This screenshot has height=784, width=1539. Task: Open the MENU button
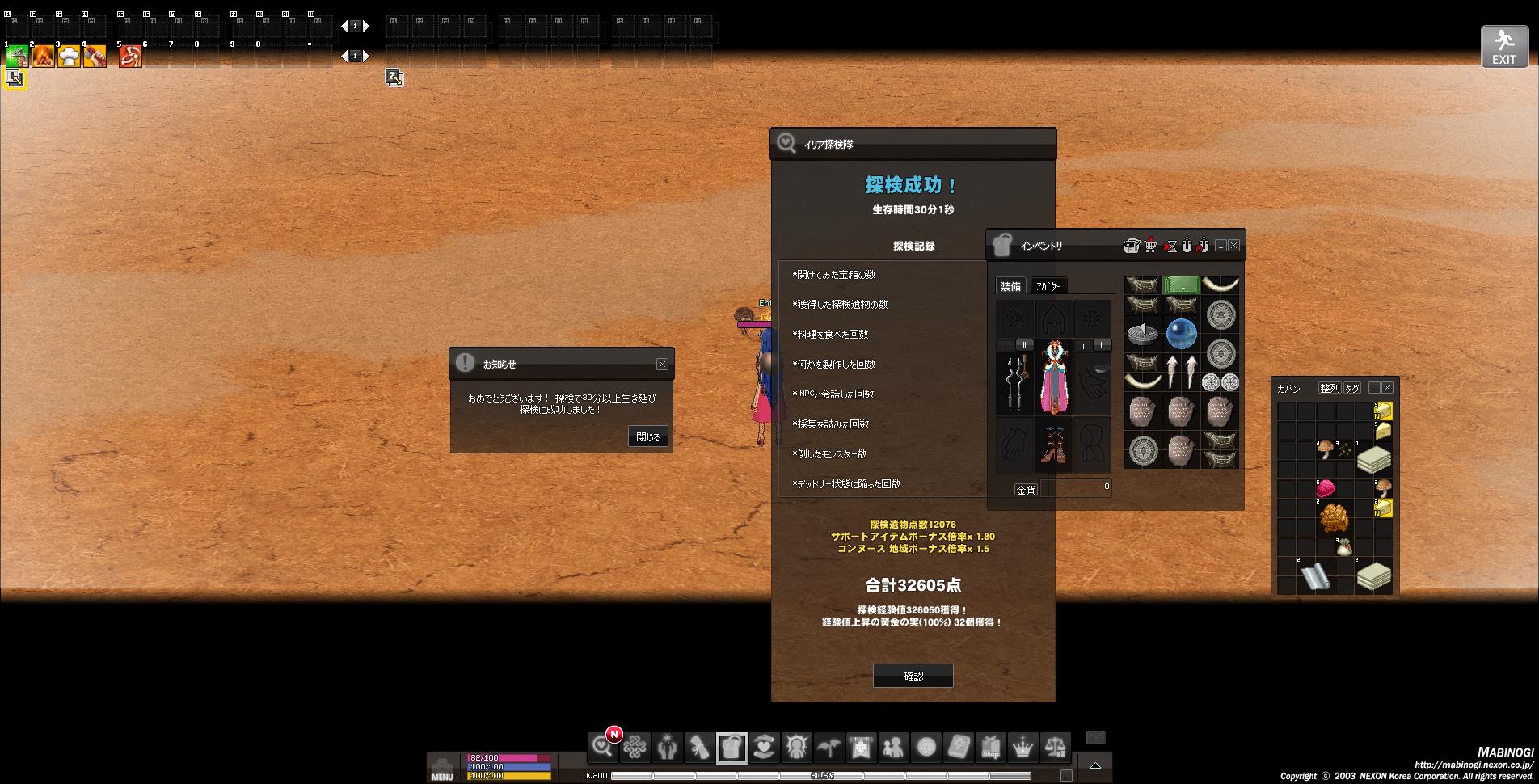pyautogui.click(x=442, y=767)
